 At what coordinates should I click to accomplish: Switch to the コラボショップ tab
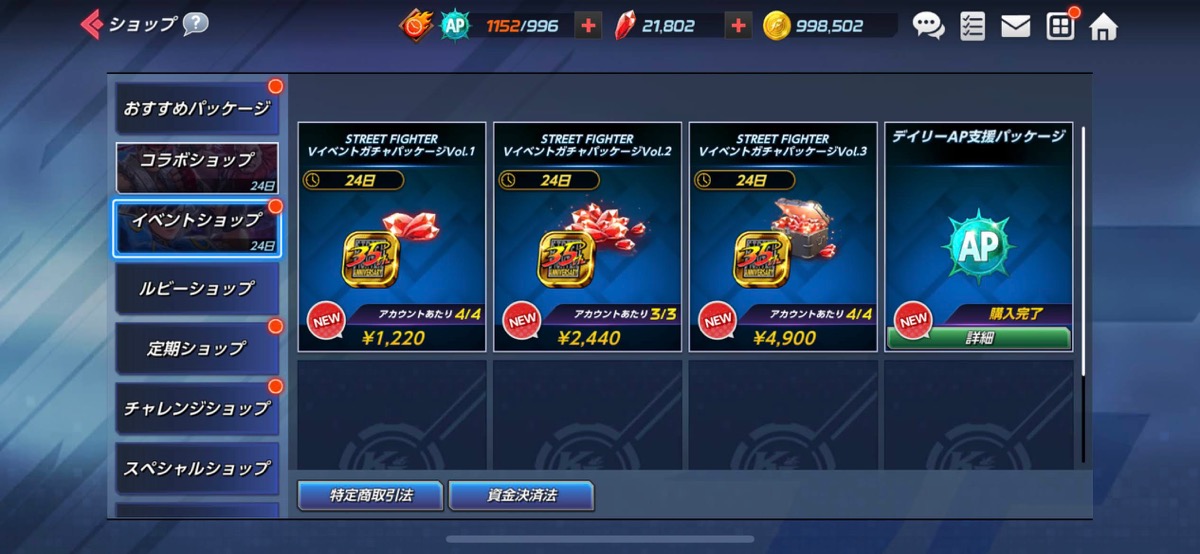coord(197,167)
